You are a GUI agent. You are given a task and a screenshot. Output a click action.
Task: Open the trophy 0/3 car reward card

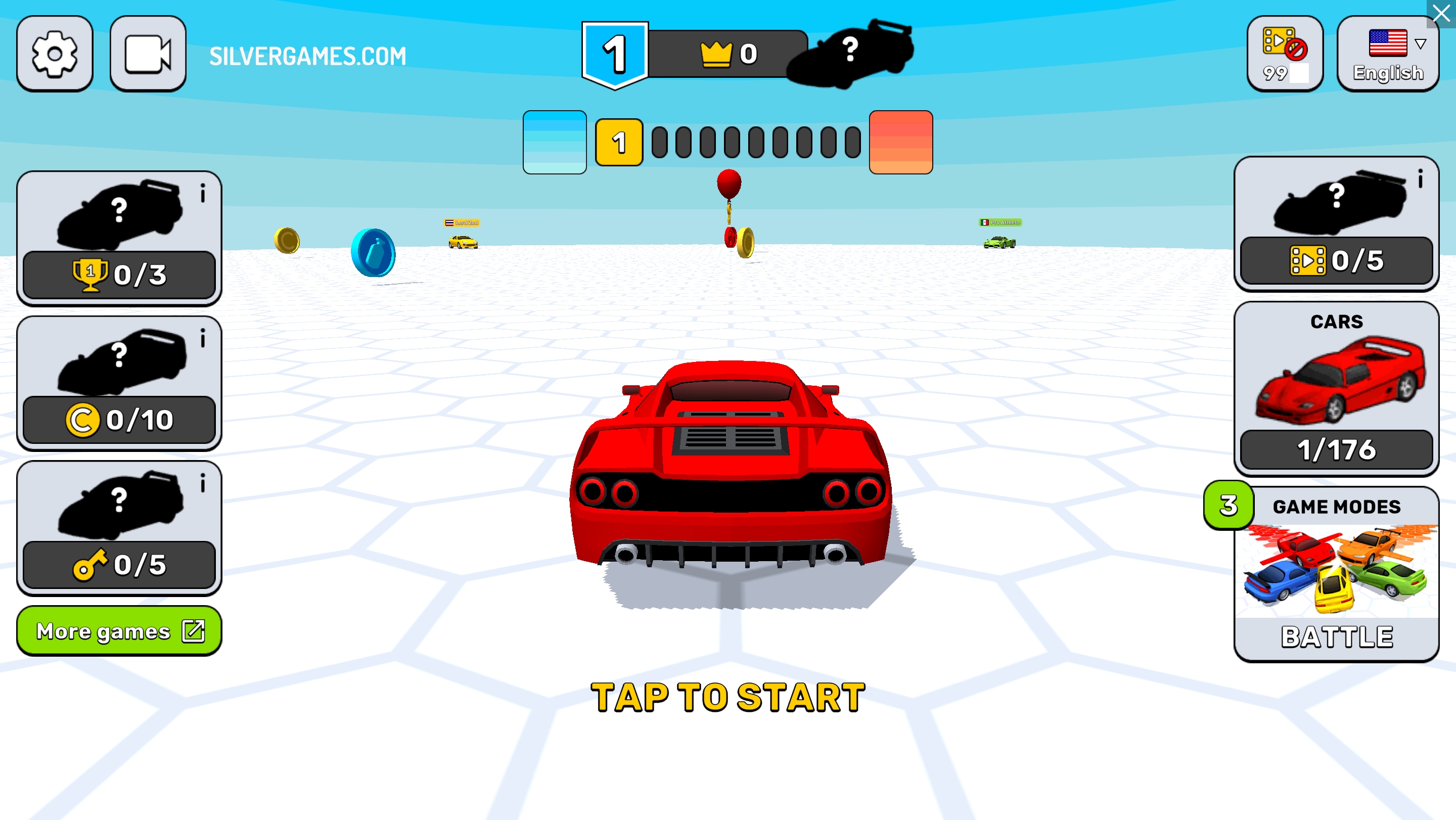click(119, 238)
